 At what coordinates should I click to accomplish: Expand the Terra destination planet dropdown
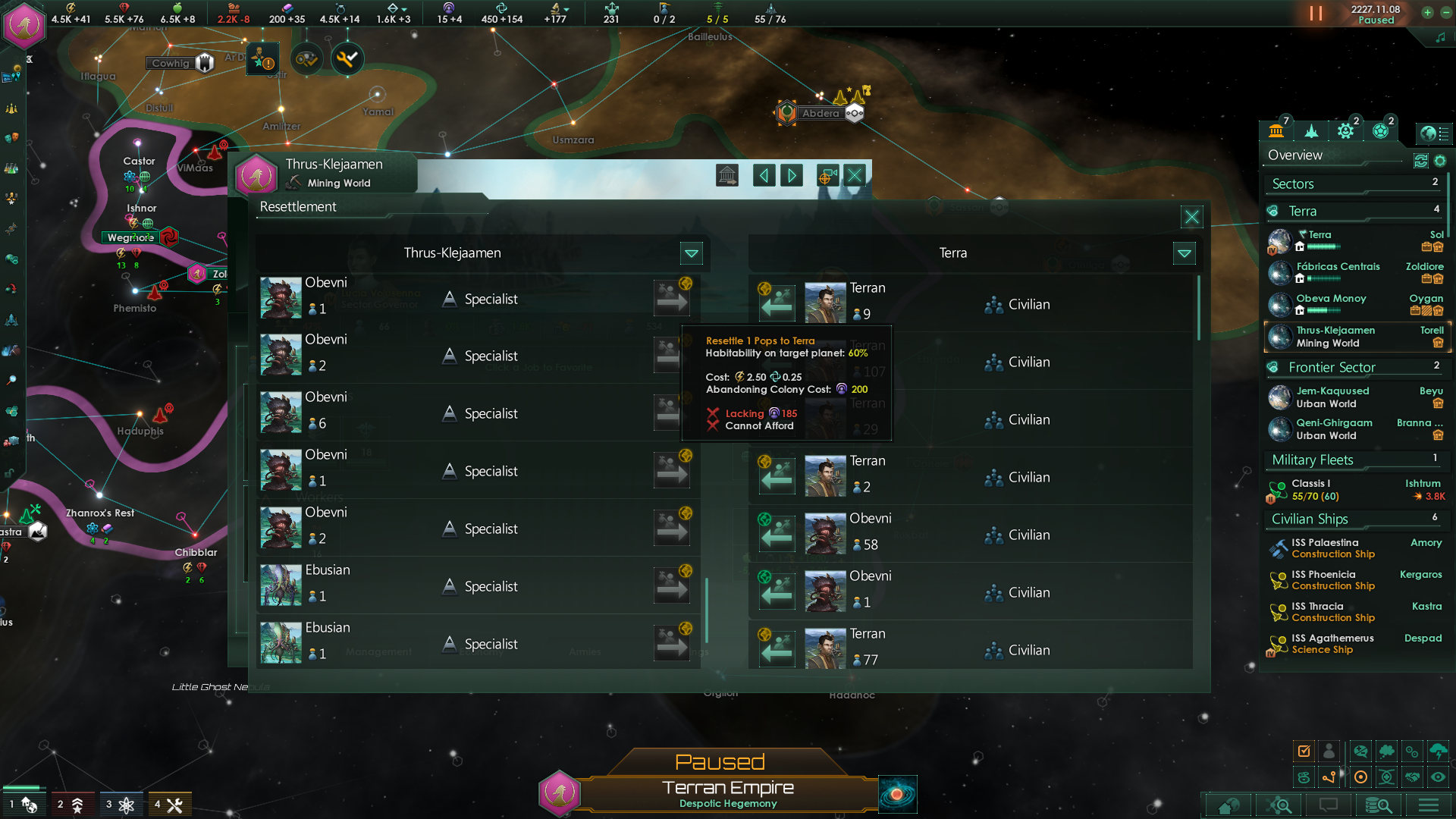[x=1185, y=253]
